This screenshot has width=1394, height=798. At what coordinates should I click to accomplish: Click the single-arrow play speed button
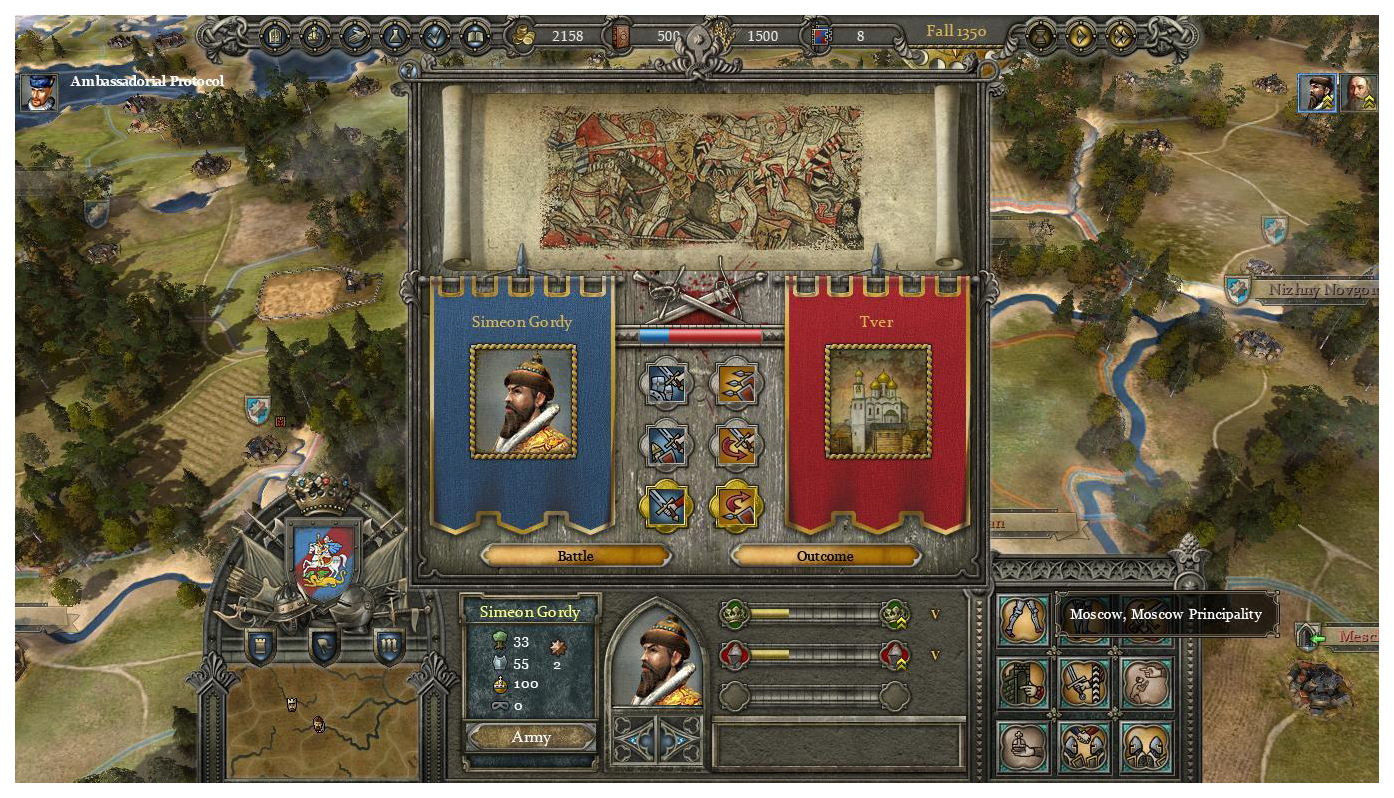(1081, 37)
